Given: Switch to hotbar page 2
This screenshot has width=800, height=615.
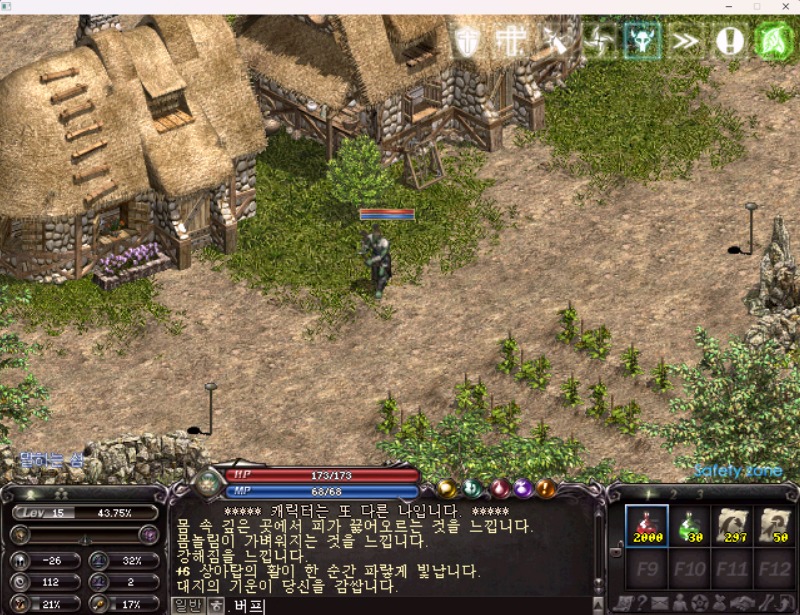Looking at the screenshot, I should [672, 494].
